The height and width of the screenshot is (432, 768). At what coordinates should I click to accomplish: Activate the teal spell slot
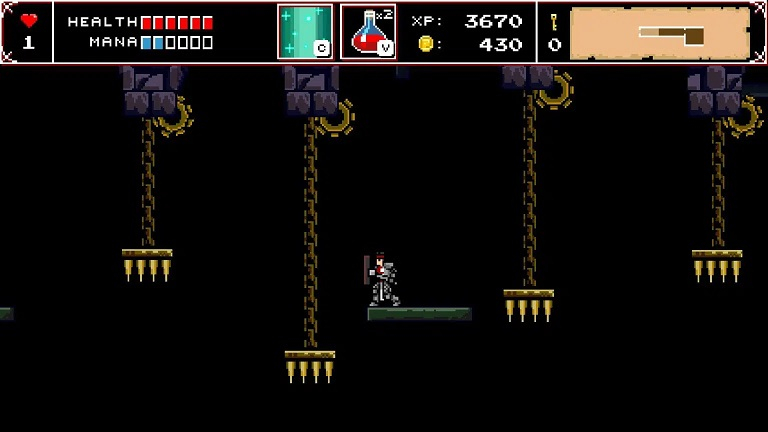[x=305, y=32]
